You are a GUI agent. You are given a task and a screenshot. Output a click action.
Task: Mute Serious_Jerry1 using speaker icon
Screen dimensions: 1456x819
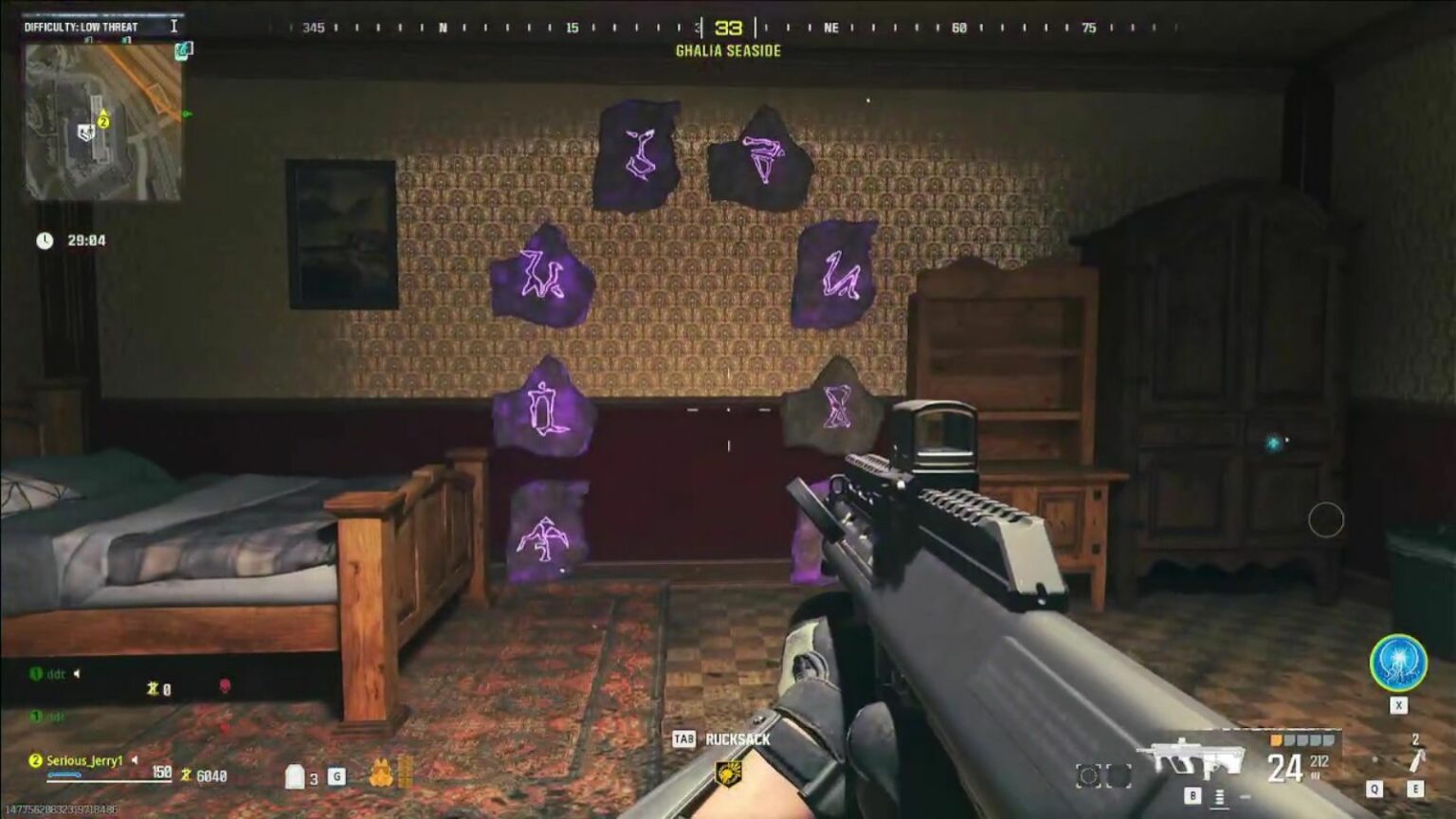coord(134,761)
